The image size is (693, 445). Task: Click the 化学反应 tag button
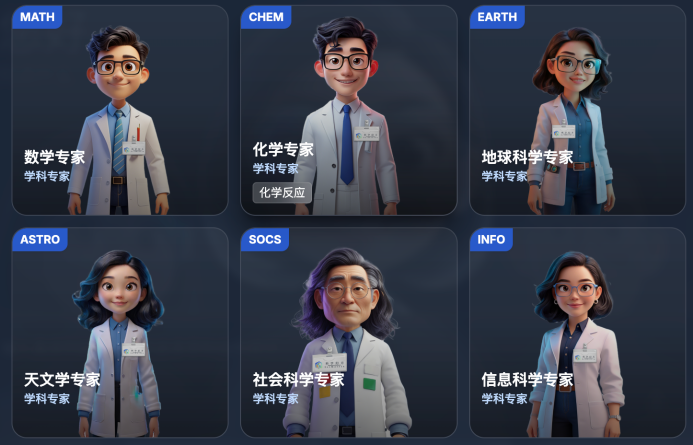[x=282, y=193]
